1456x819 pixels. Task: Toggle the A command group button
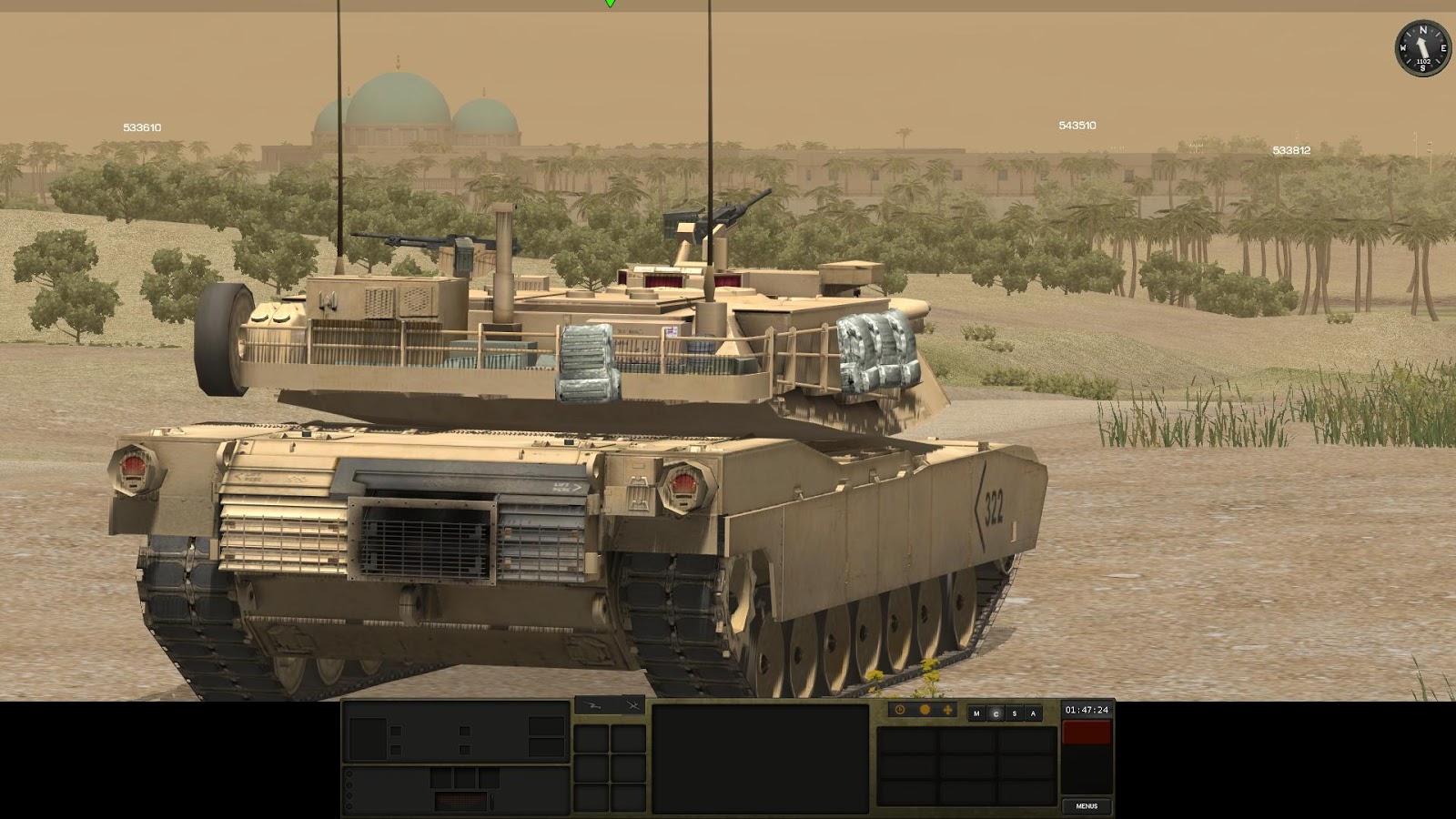[x=1033, y=713]
